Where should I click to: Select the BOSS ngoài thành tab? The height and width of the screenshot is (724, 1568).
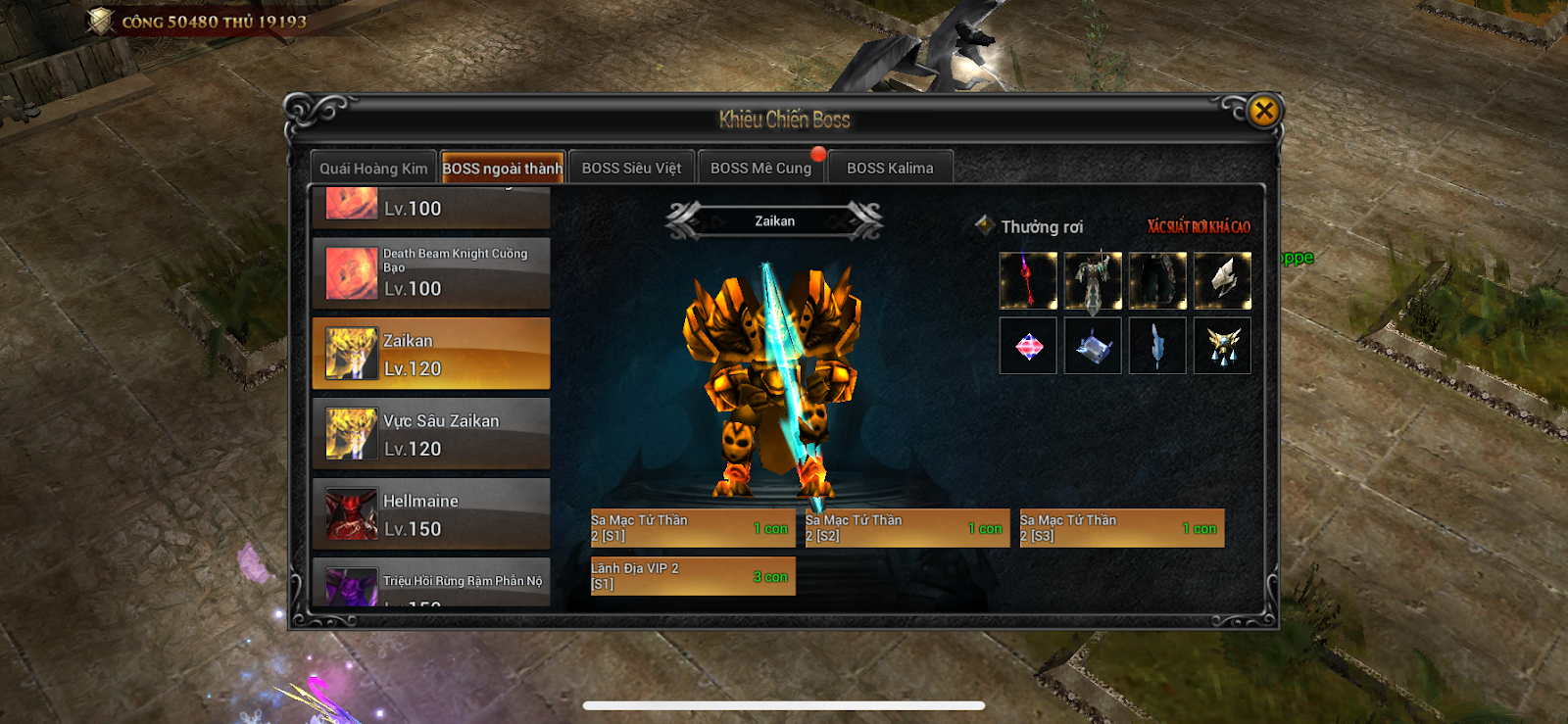pyautogui.click(x=503, y=169)
